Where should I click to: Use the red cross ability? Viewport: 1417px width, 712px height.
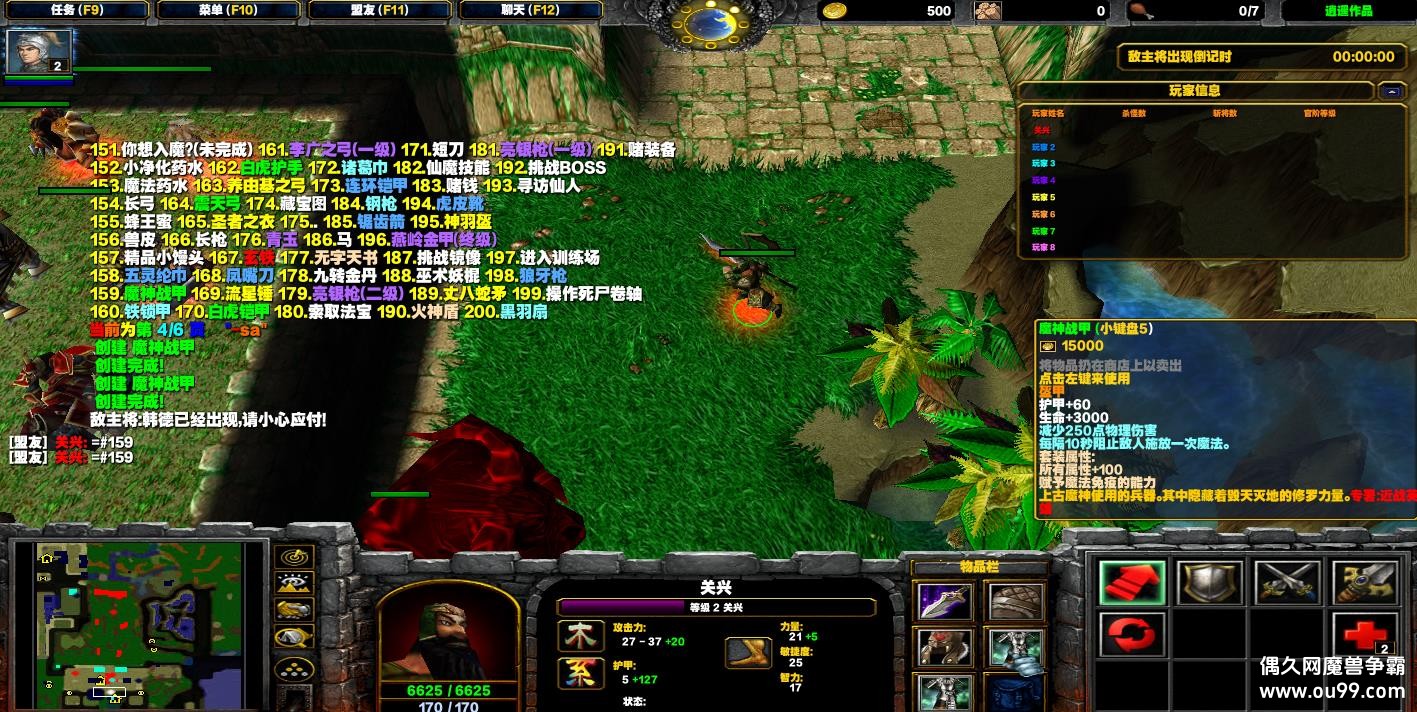1364,635
